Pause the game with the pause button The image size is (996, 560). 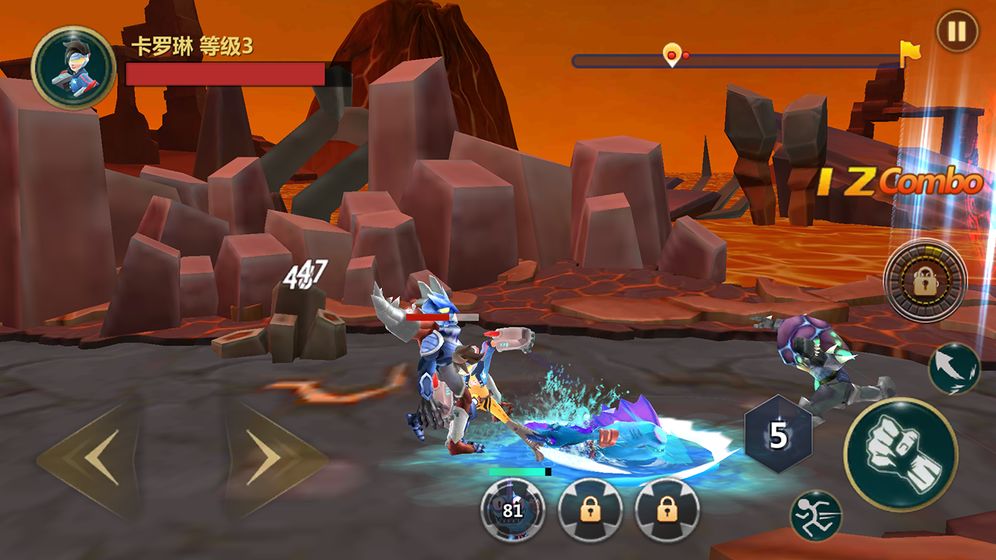pyautogui.click(x=957, y=31)
